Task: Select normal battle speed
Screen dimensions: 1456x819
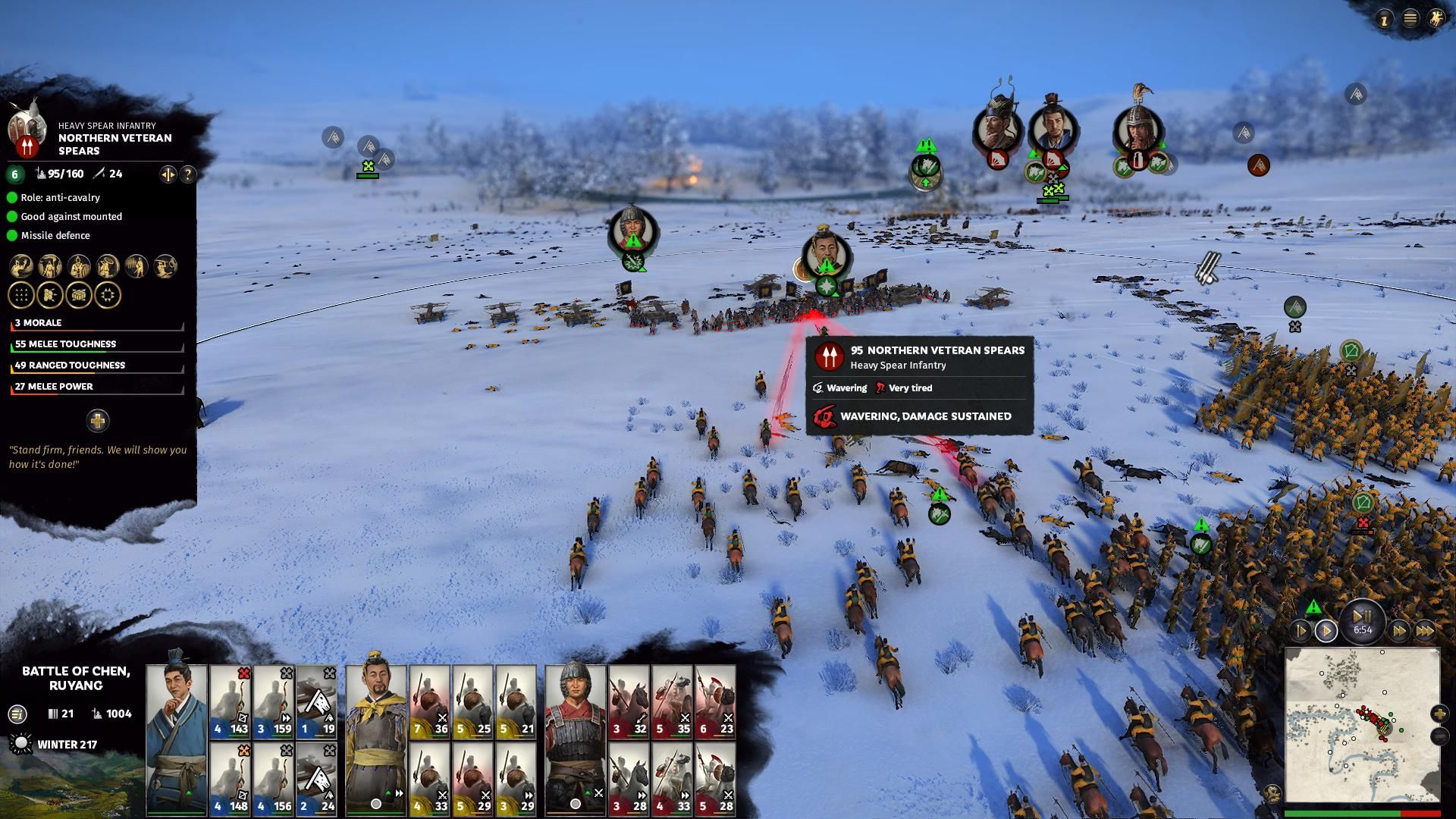Action: click(1326, 631)
